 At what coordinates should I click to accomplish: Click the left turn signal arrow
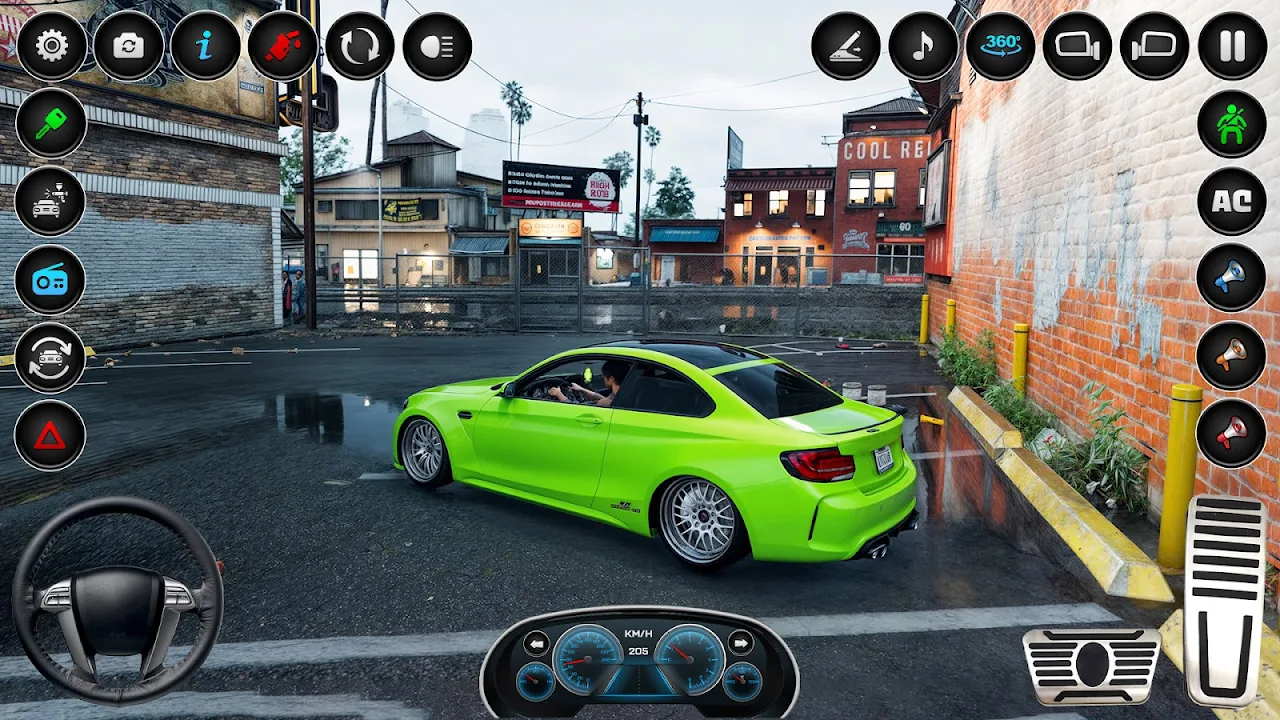point(537,643)
